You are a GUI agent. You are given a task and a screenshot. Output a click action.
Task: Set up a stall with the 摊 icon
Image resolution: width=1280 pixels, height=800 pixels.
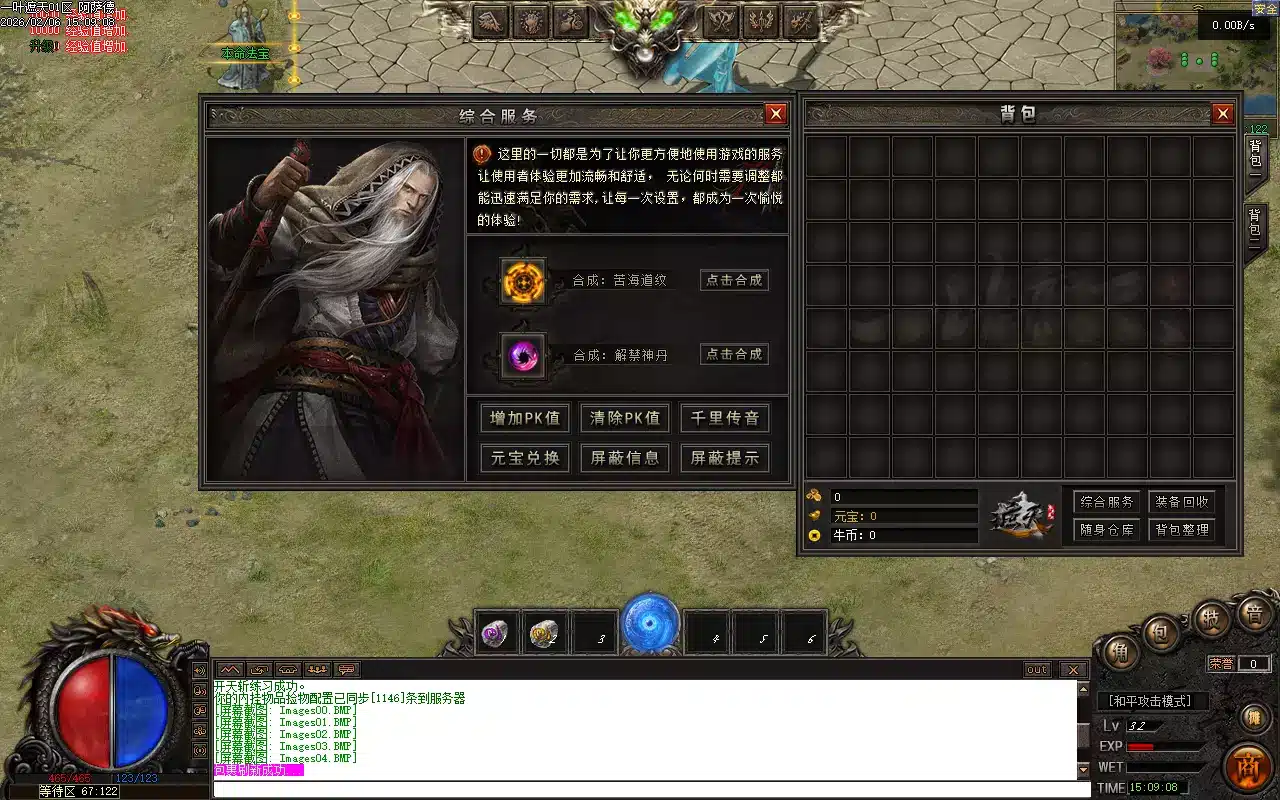(1255, 716)
